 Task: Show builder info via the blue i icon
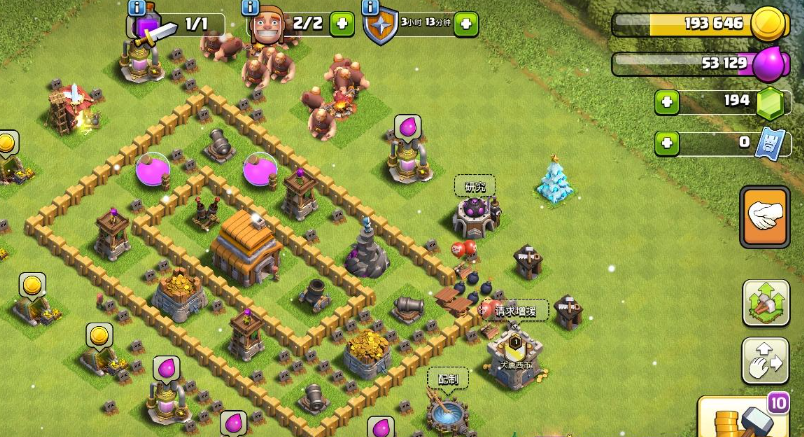[252, 7]
